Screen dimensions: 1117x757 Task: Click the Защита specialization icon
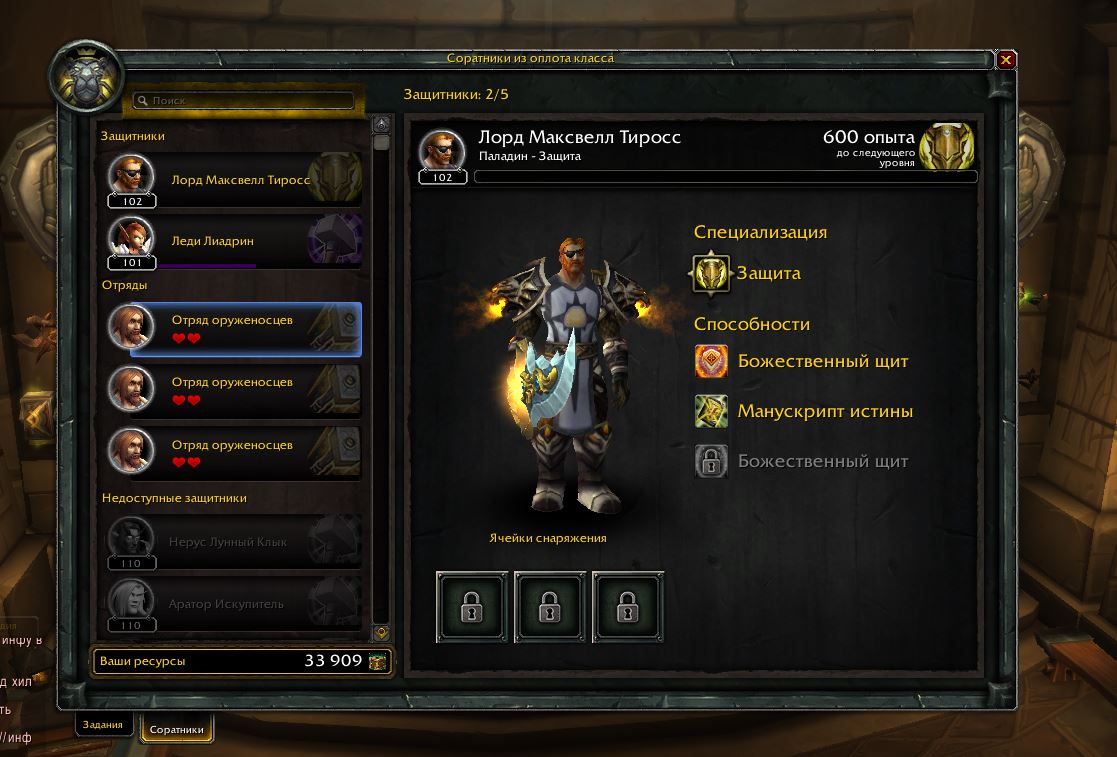(711, 273)
